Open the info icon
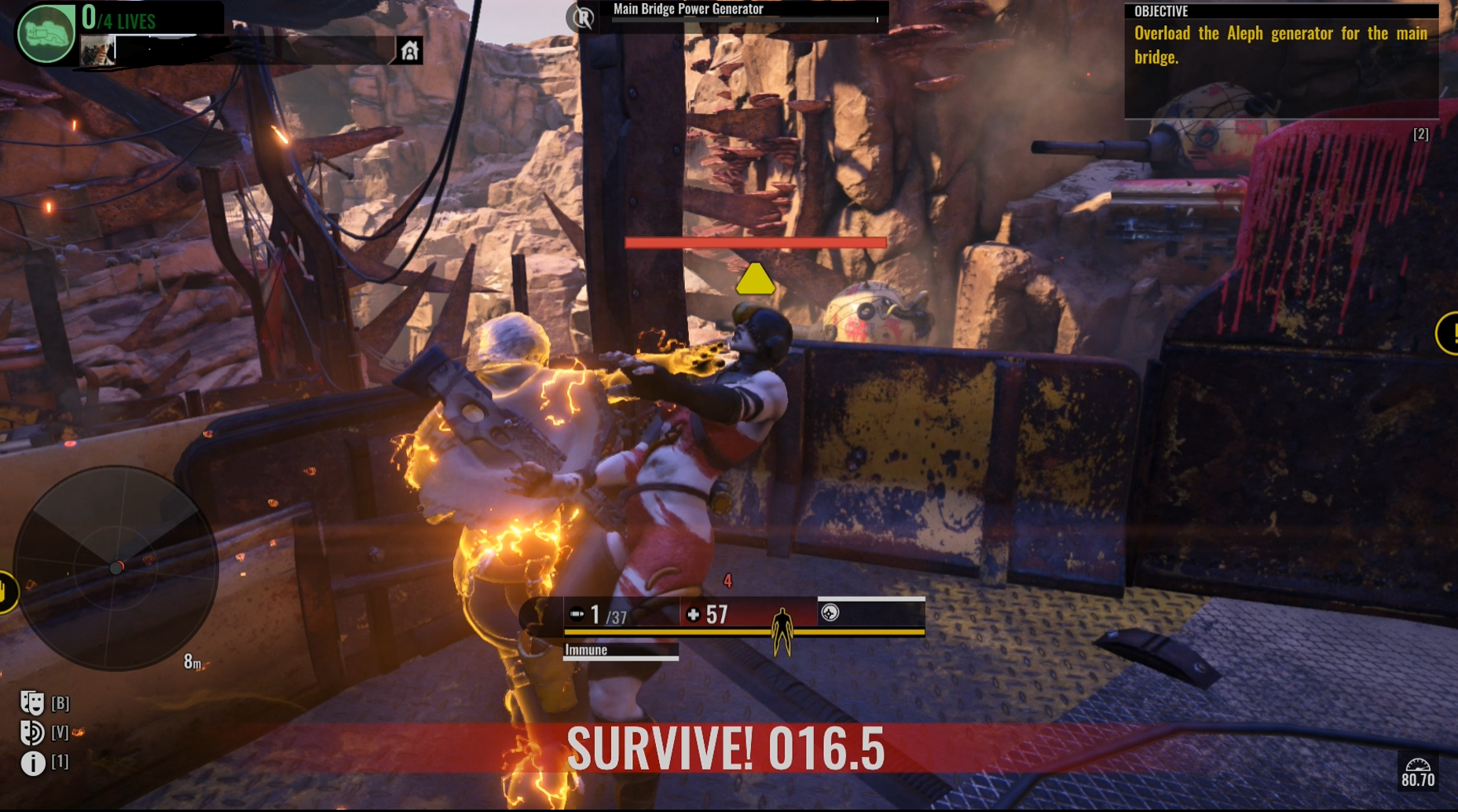 [x=33, y=763]
